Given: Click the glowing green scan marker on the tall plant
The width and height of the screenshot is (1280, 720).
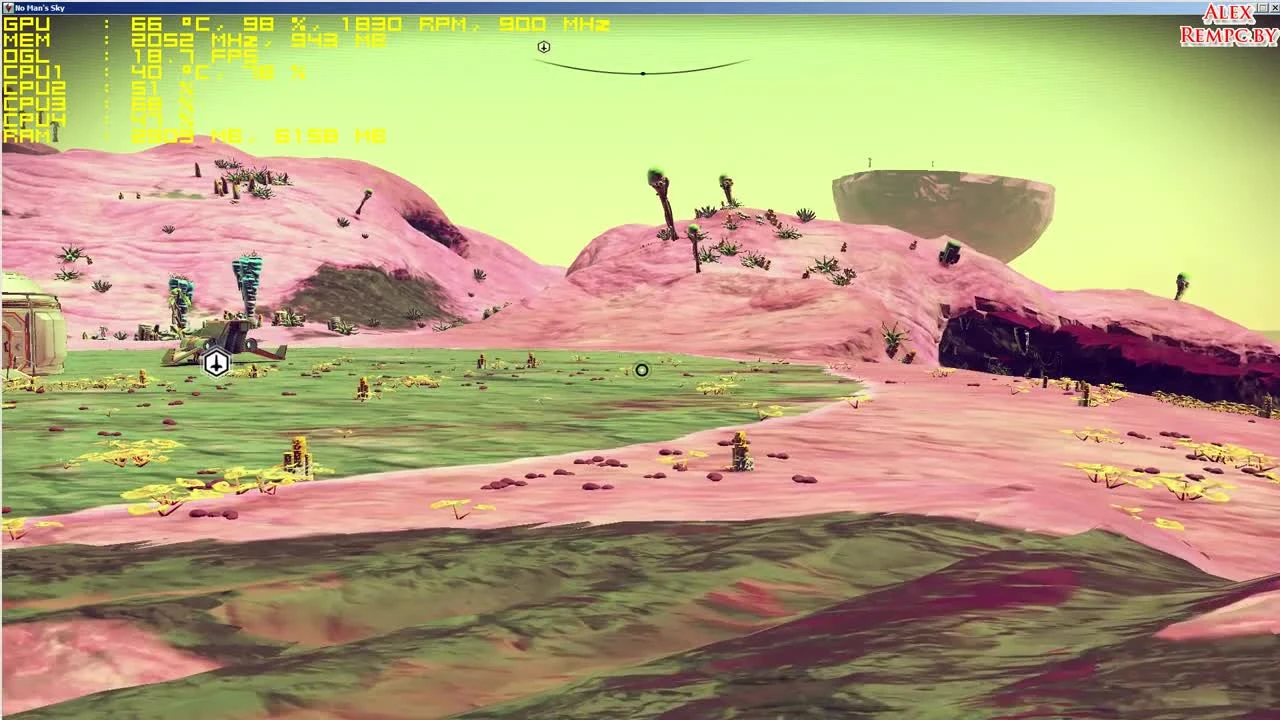Looking at the screenshot, I should point(655,172).
